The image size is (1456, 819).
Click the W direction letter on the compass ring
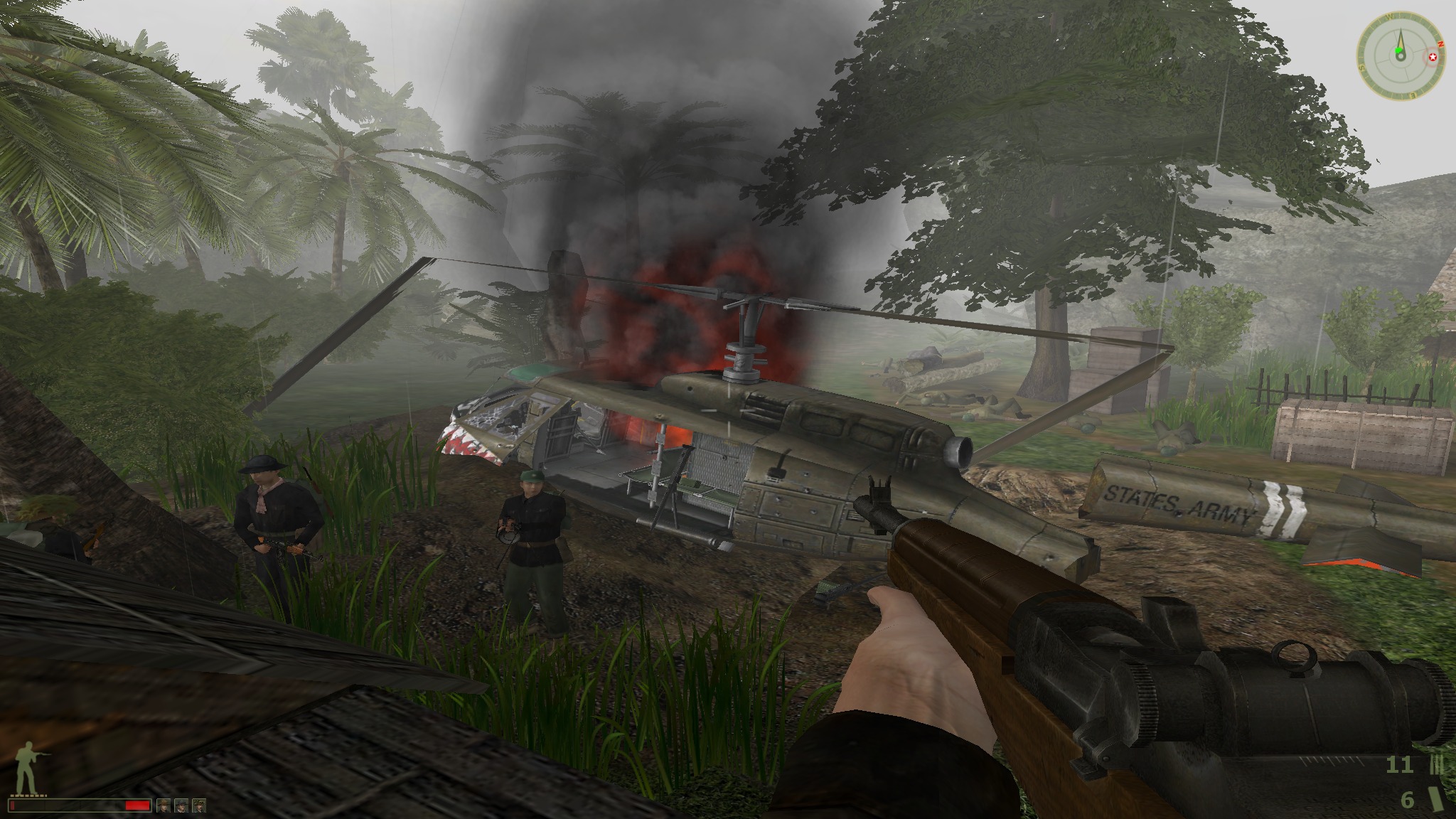(1389, 16)
